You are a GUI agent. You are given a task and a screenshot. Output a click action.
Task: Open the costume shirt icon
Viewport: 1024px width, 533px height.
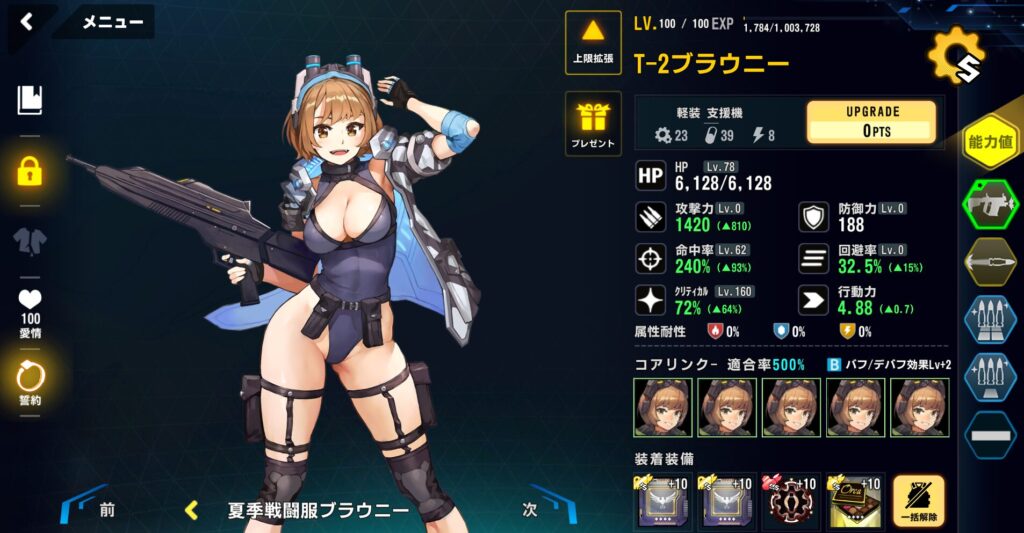[x=29, y=241]
